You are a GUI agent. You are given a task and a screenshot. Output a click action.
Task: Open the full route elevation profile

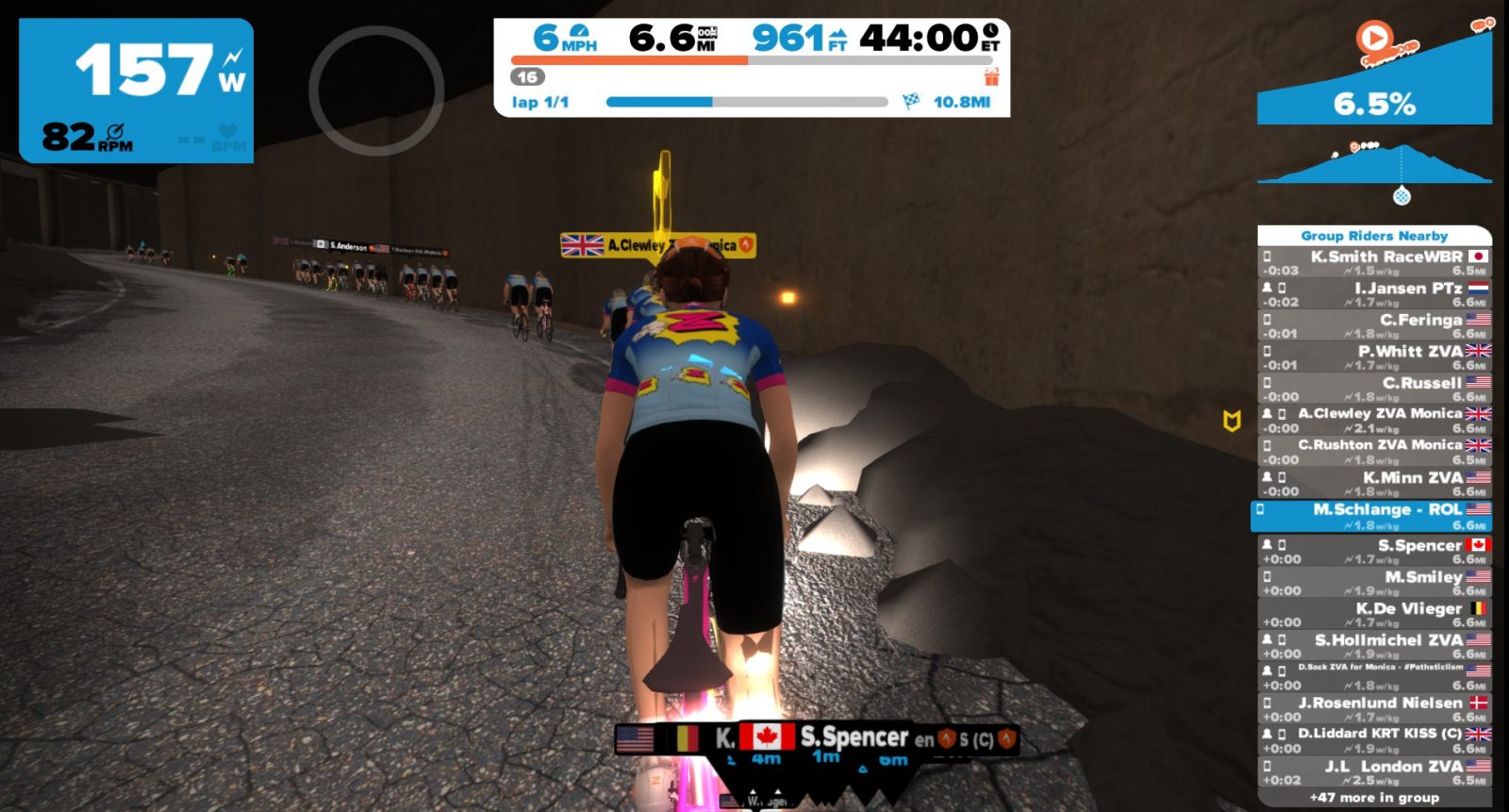(x=1374, y=165)
